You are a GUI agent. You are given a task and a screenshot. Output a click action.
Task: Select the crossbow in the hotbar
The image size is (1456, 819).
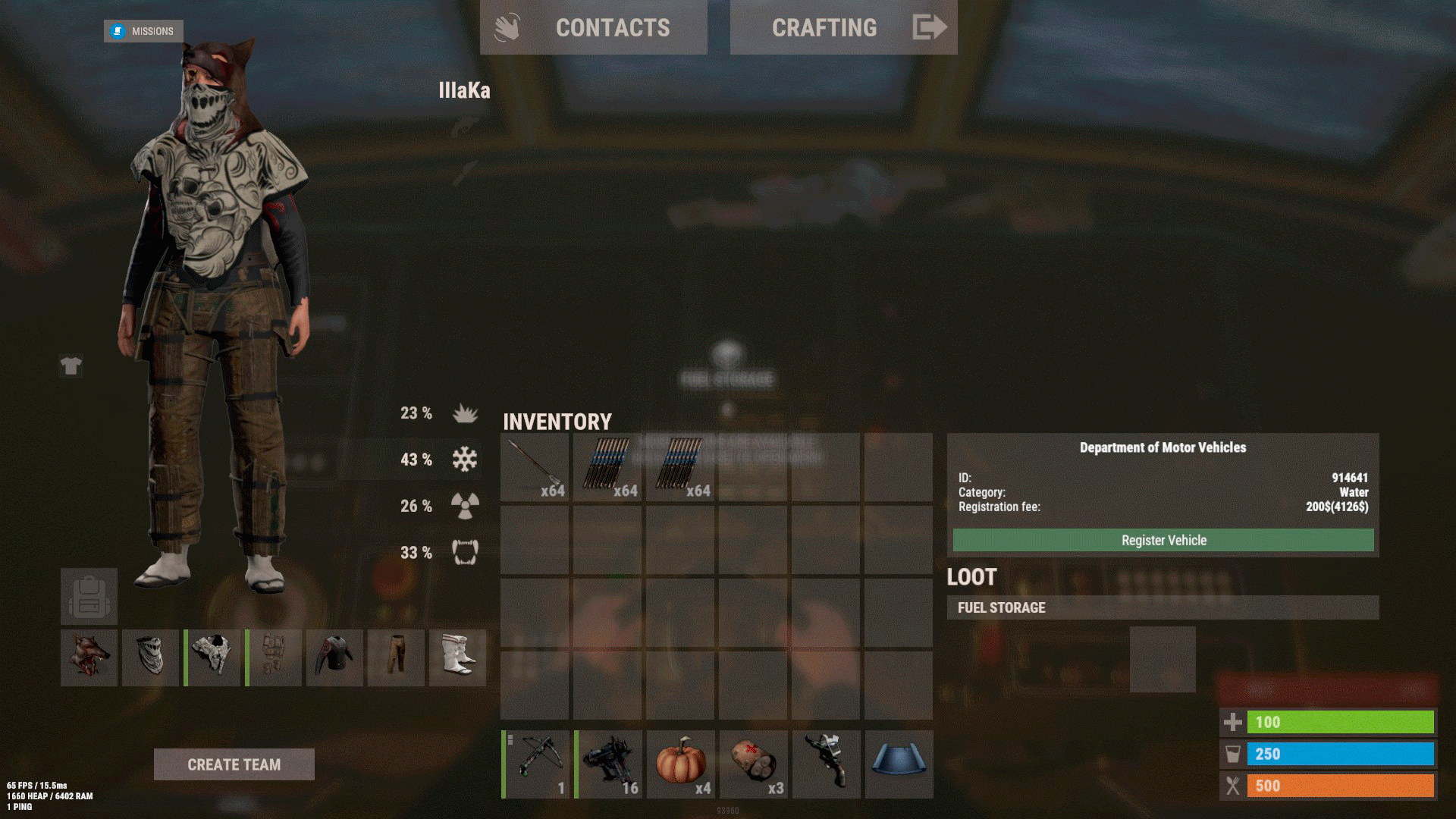(x=536, y=764)
